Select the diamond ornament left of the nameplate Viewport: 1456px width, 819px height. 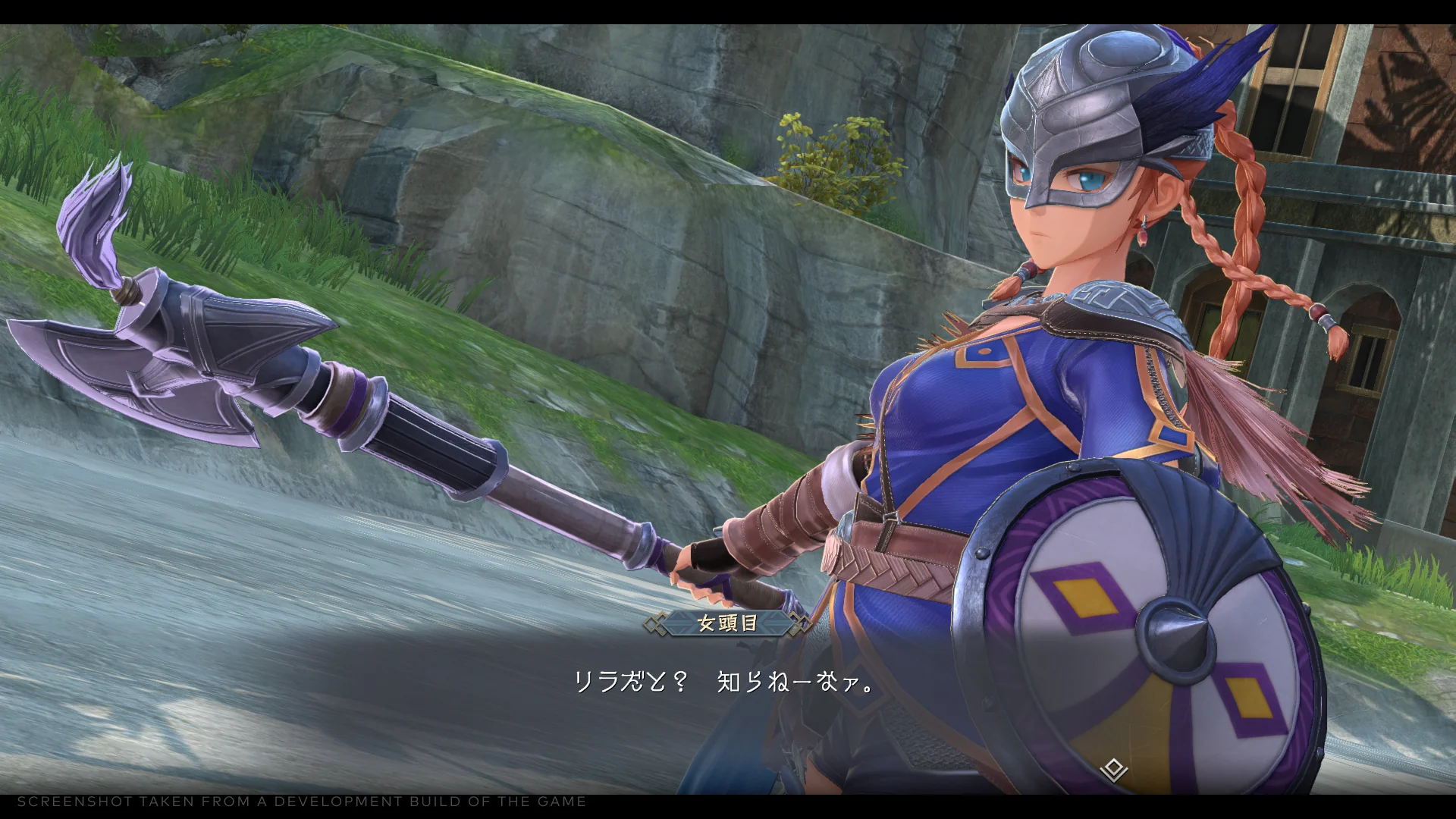point(655,620)
